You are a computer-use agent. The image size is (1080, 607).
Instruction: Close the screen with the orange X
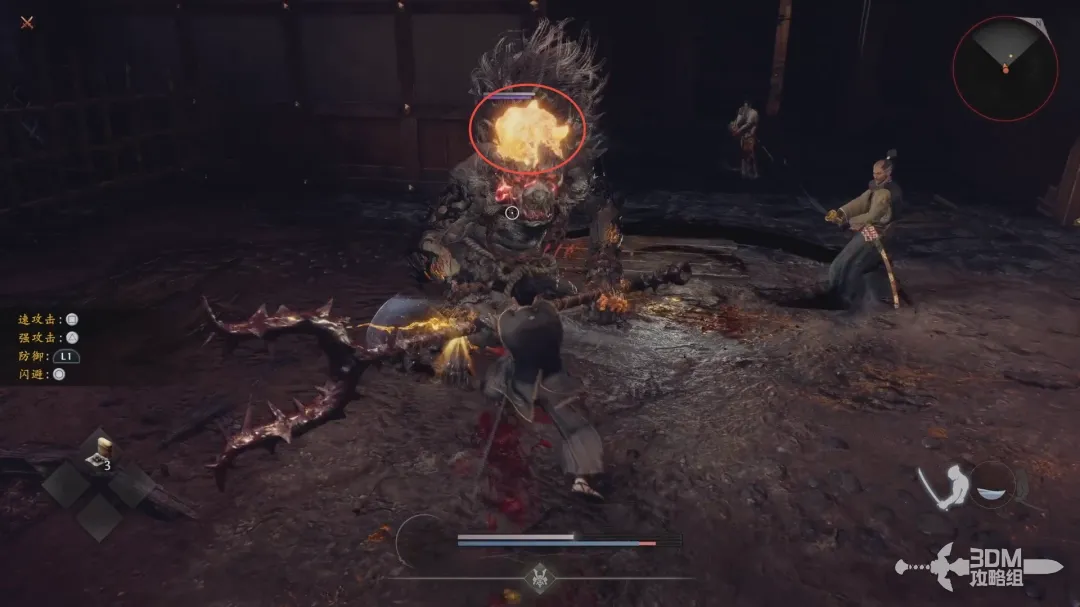tap(27, 22)
